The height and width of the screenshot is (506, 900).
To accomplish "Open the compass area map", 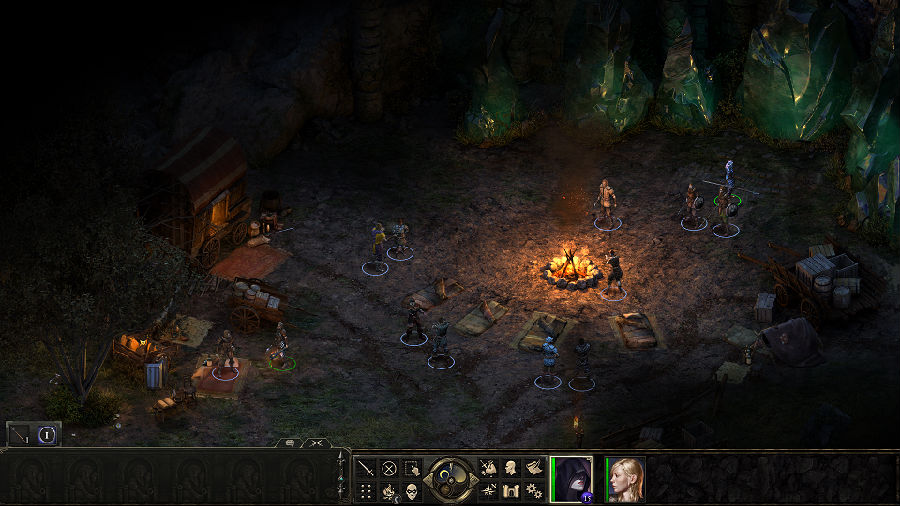I will coord(488,490).
